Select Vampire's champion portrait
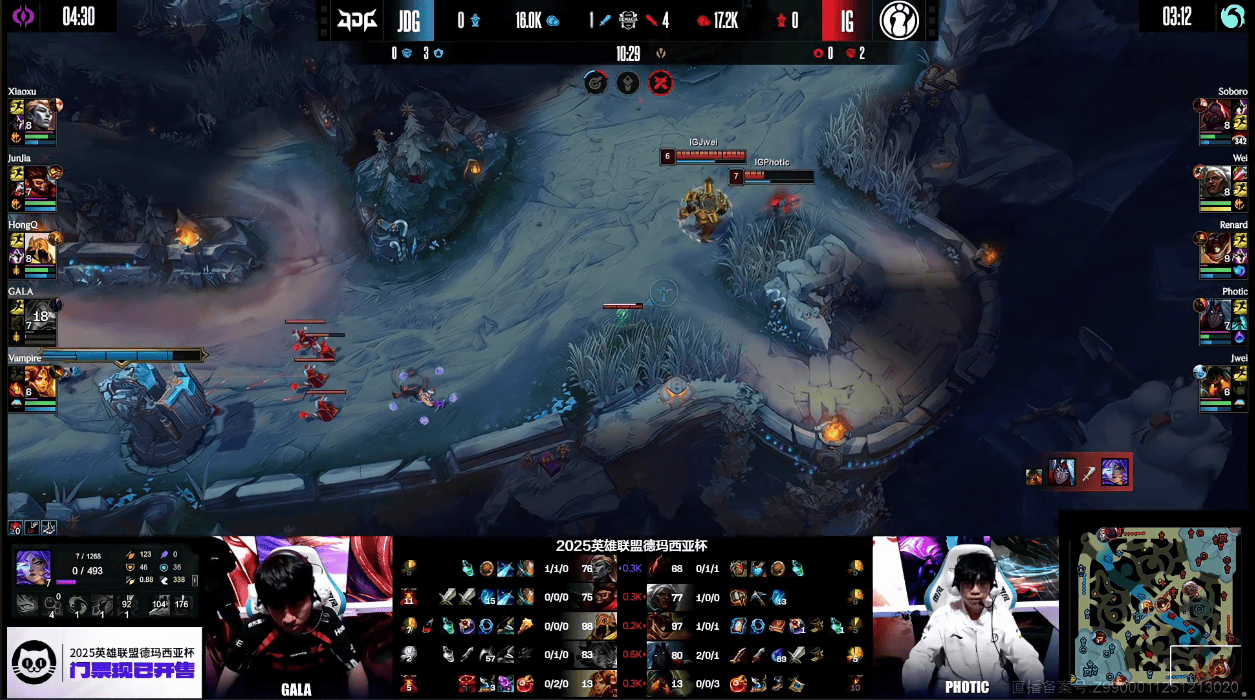This screenshot has width=1255, height=700. click(x=39, y=382)
